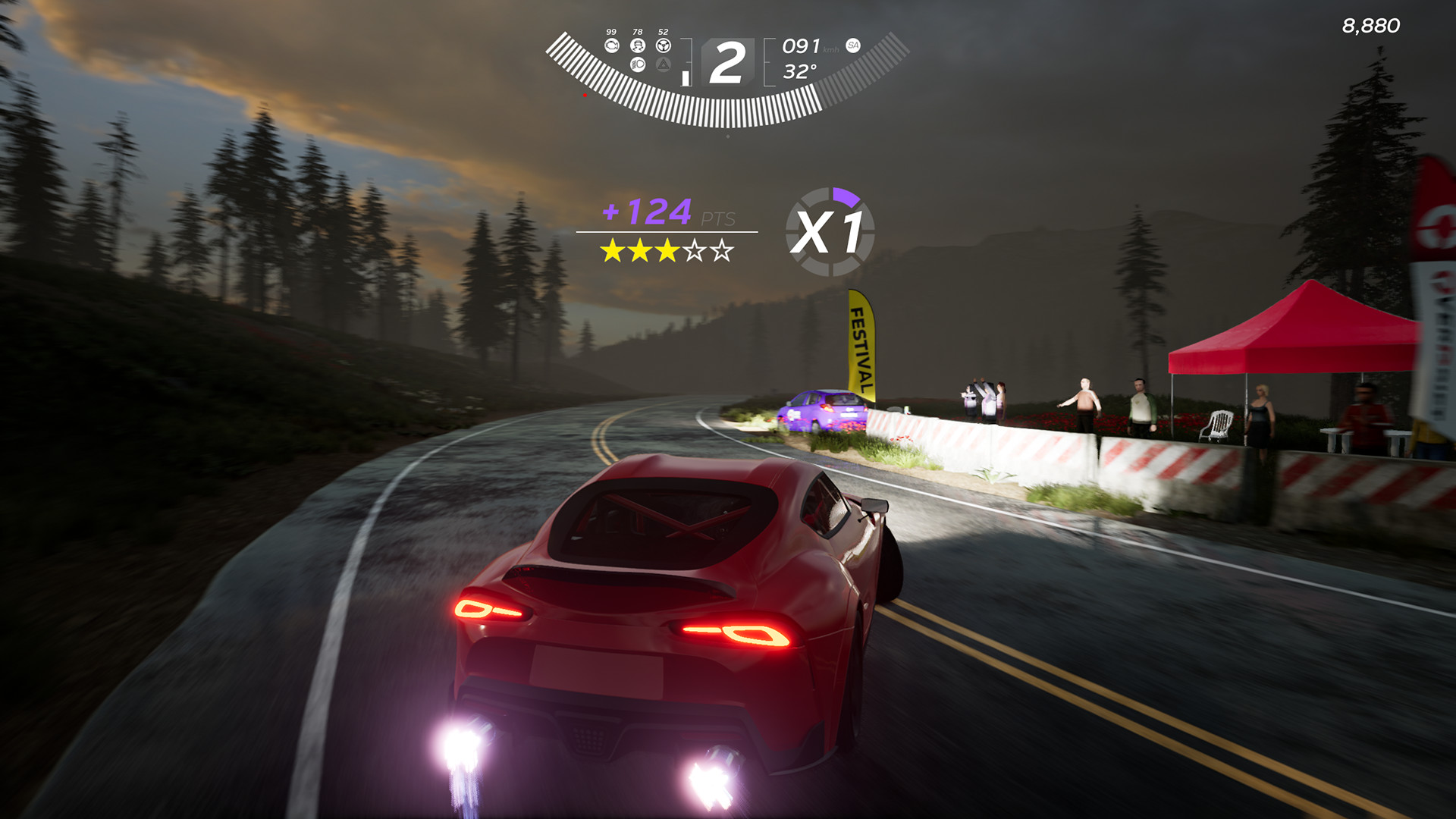The height and width of the screenshot is (819, 1456).
Task: Select the 32° temperature display
Action: [x=800, y=70]
